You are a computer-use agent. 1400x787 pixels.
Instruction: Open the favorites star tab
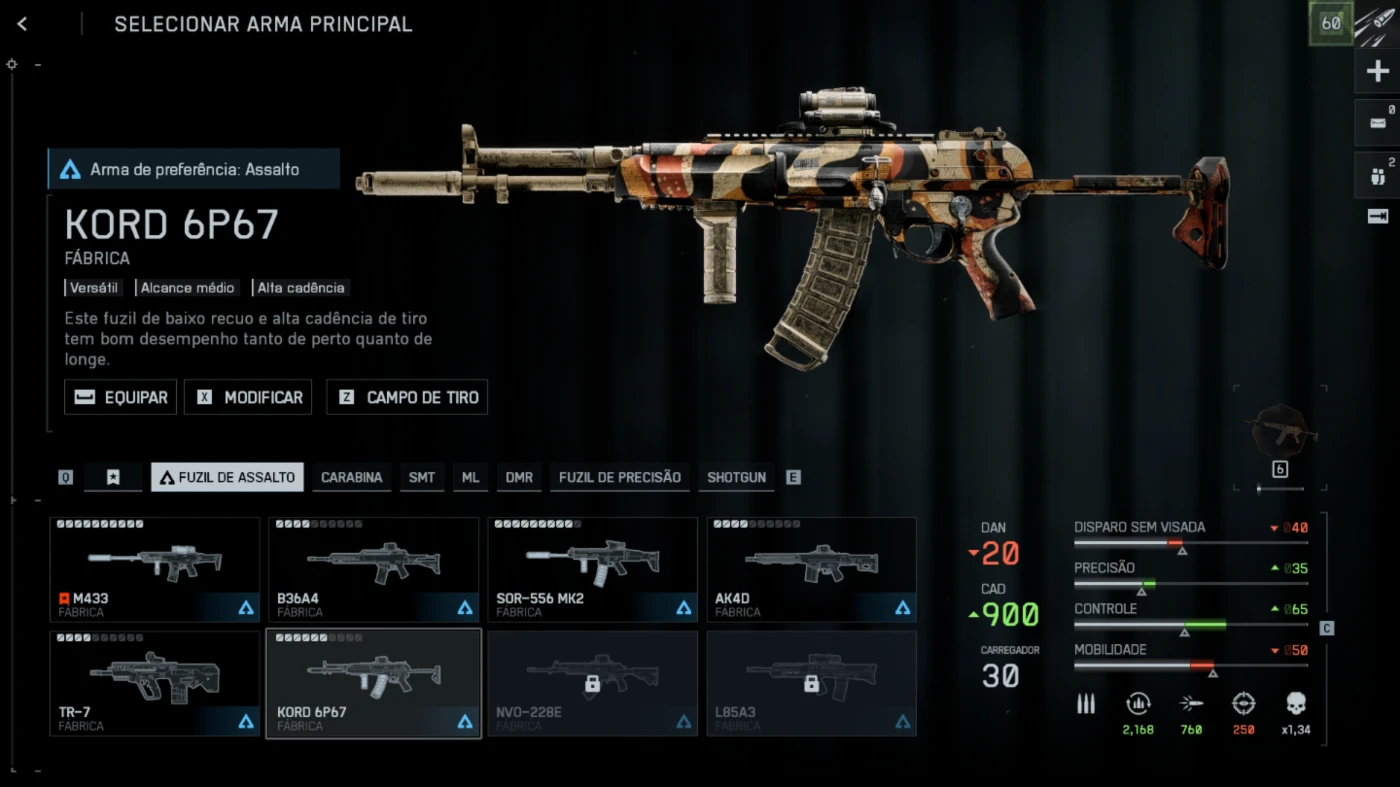[113, 477]
